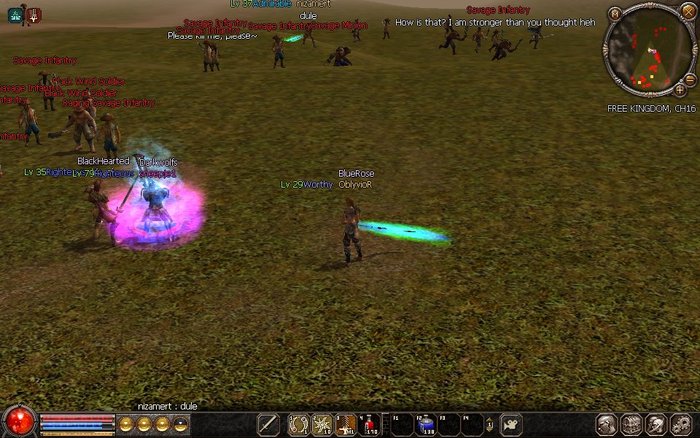Screen dimensions: 700x438
Task: Activate the spiky burst skill slot
Action: point(322,425)
